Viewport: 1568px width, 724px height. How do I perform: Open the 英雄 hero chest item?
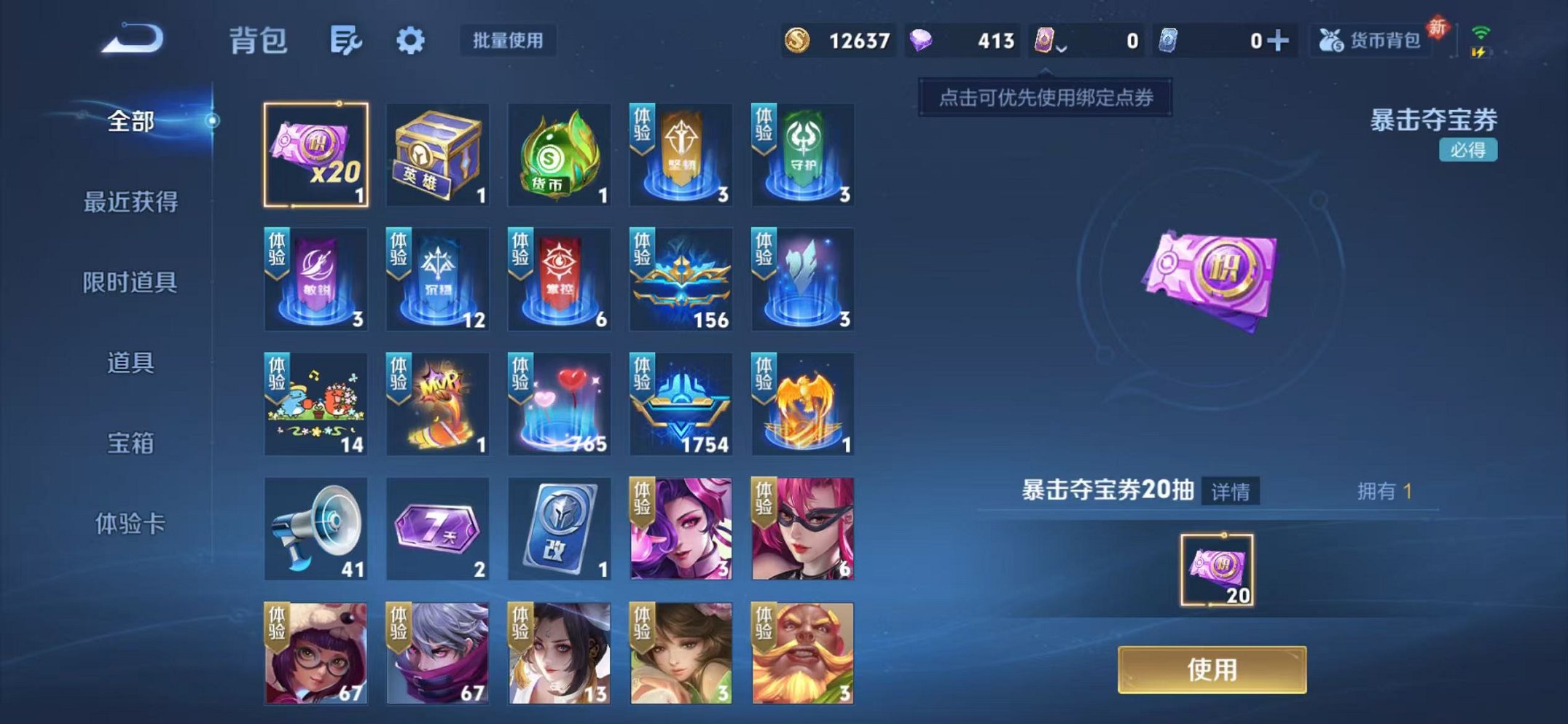[x=437, y=155]
